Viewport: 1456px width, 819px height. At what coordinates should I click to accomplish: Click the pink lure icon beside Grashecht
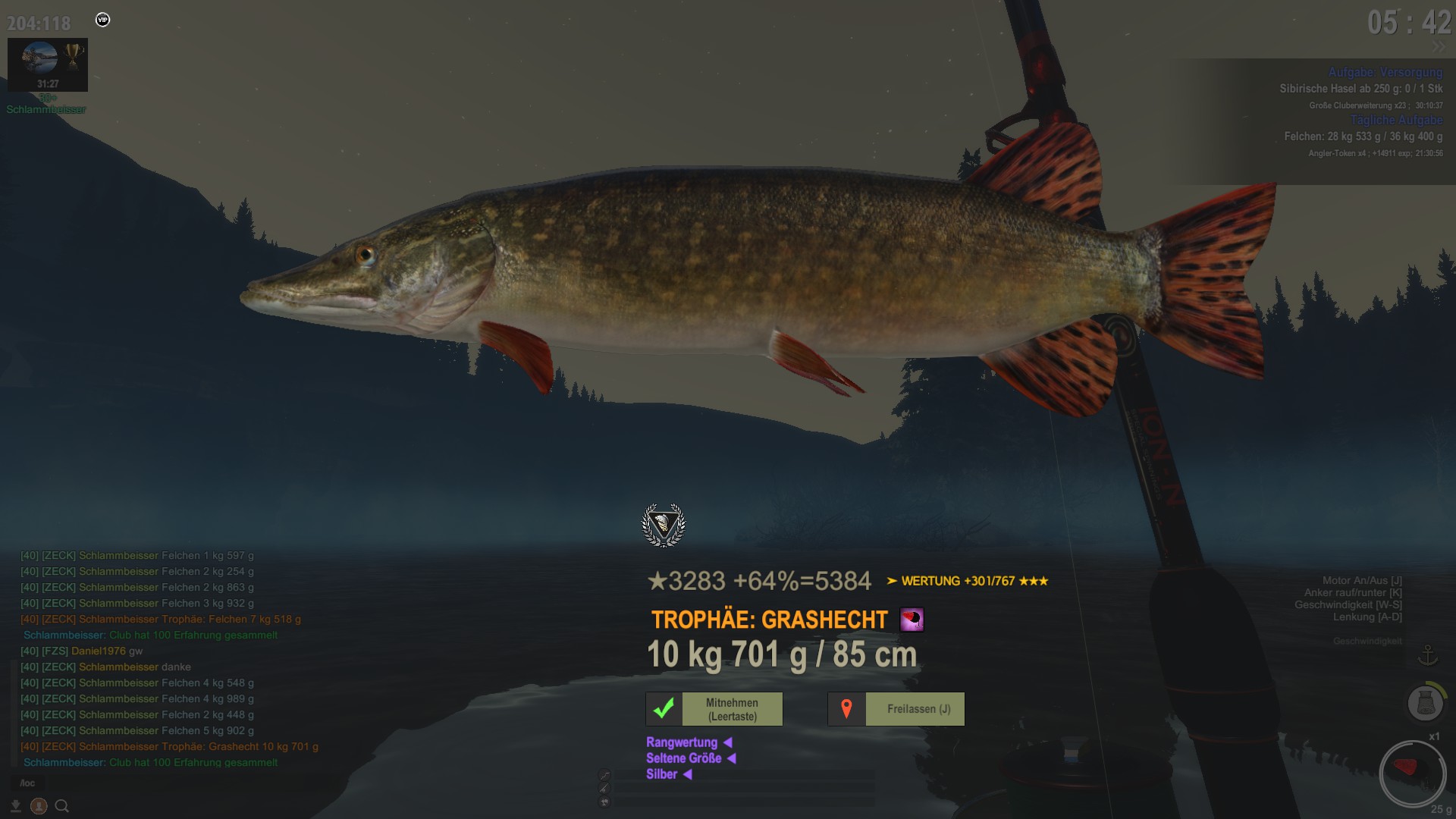tap(912, 620)
